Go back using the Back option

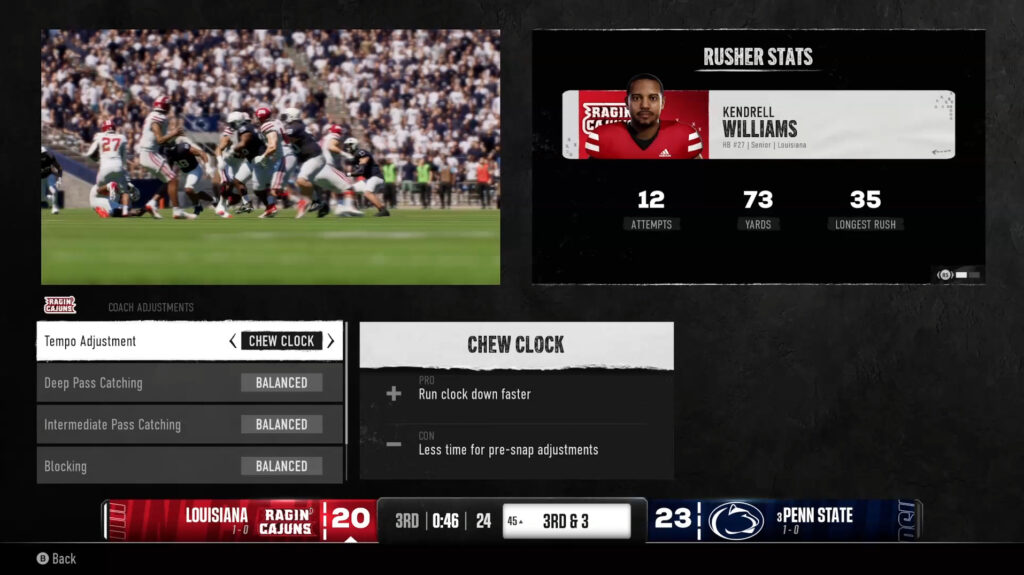tap(57, 559)
